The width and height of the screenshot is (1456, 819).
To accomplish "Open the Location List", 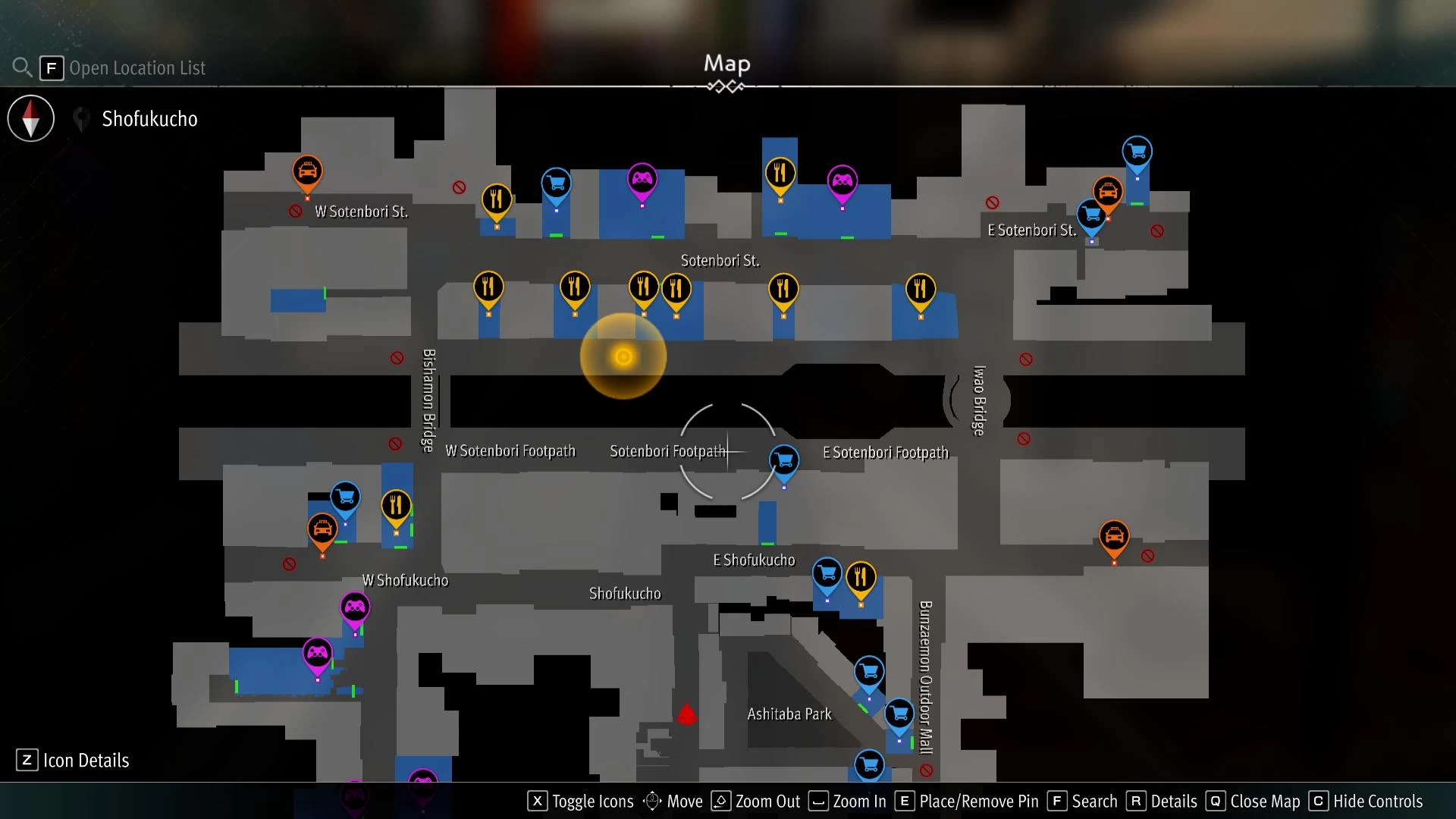I will tap(136, 68).
